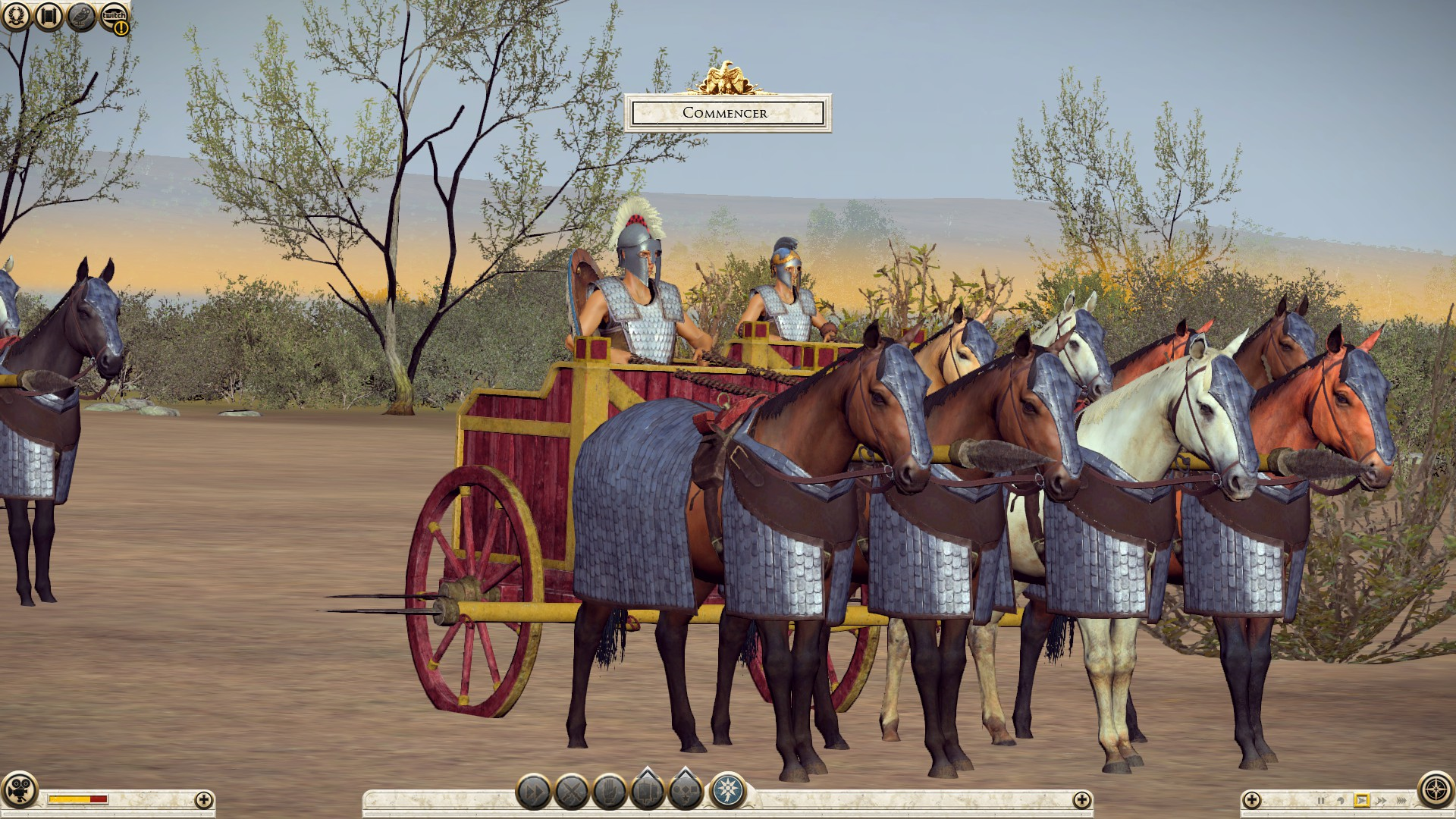Set battle speed to double fast forward

1381,801
